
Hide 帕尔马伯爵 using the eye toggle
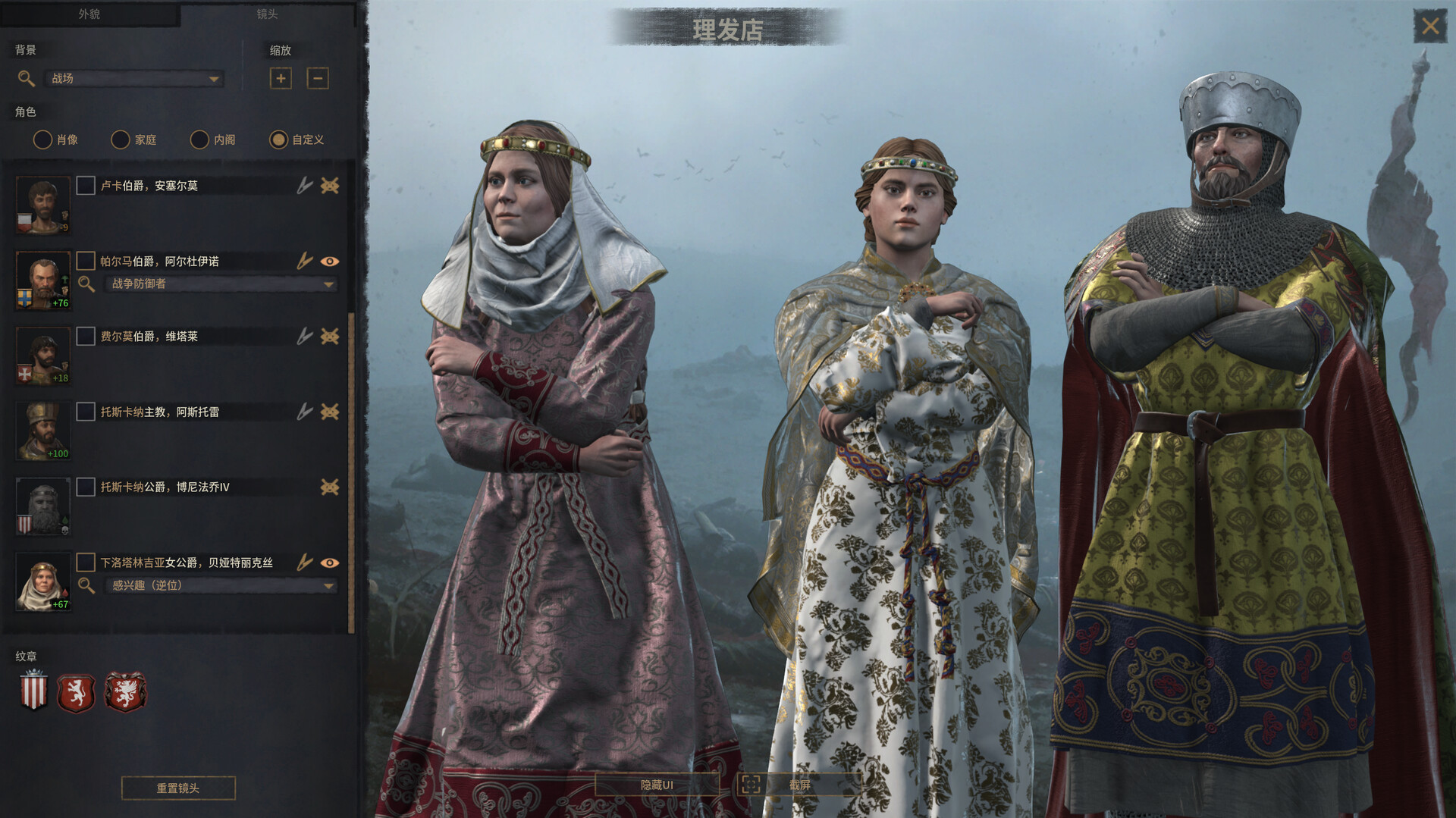tap(330, 261)
